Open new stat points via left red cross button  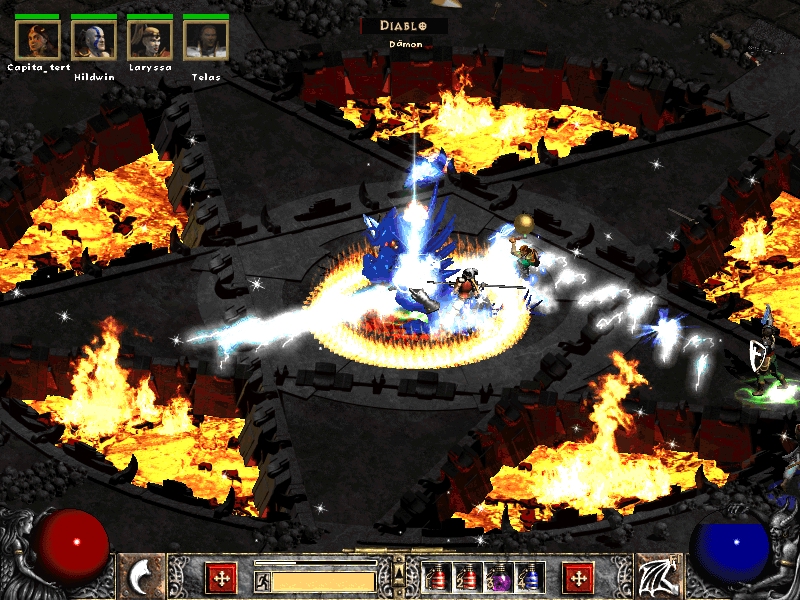pyautogui.click(x=220, y=577)
